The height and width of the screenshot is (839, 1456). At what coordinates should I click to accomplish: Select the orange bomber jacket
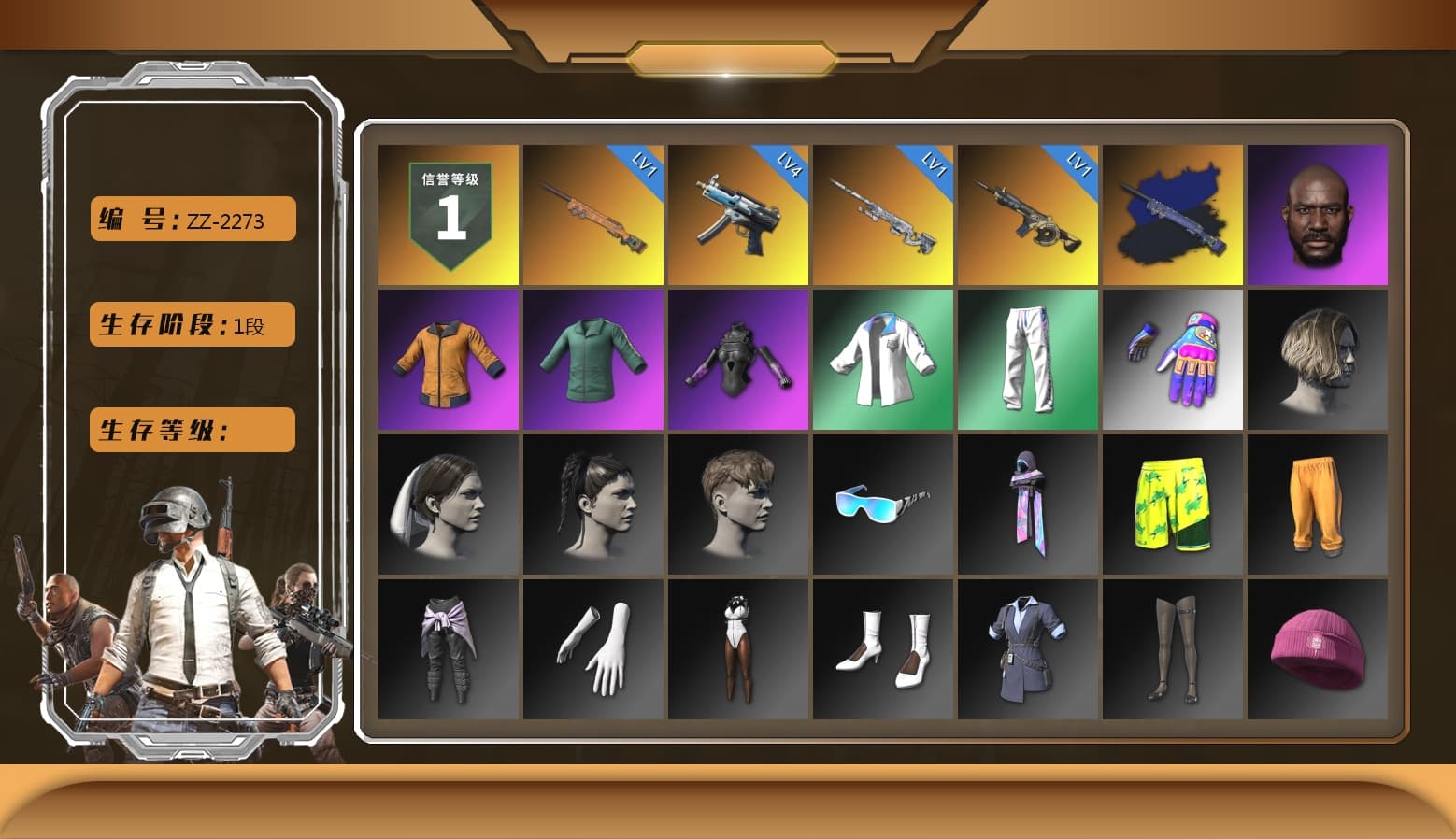(448, 359)
